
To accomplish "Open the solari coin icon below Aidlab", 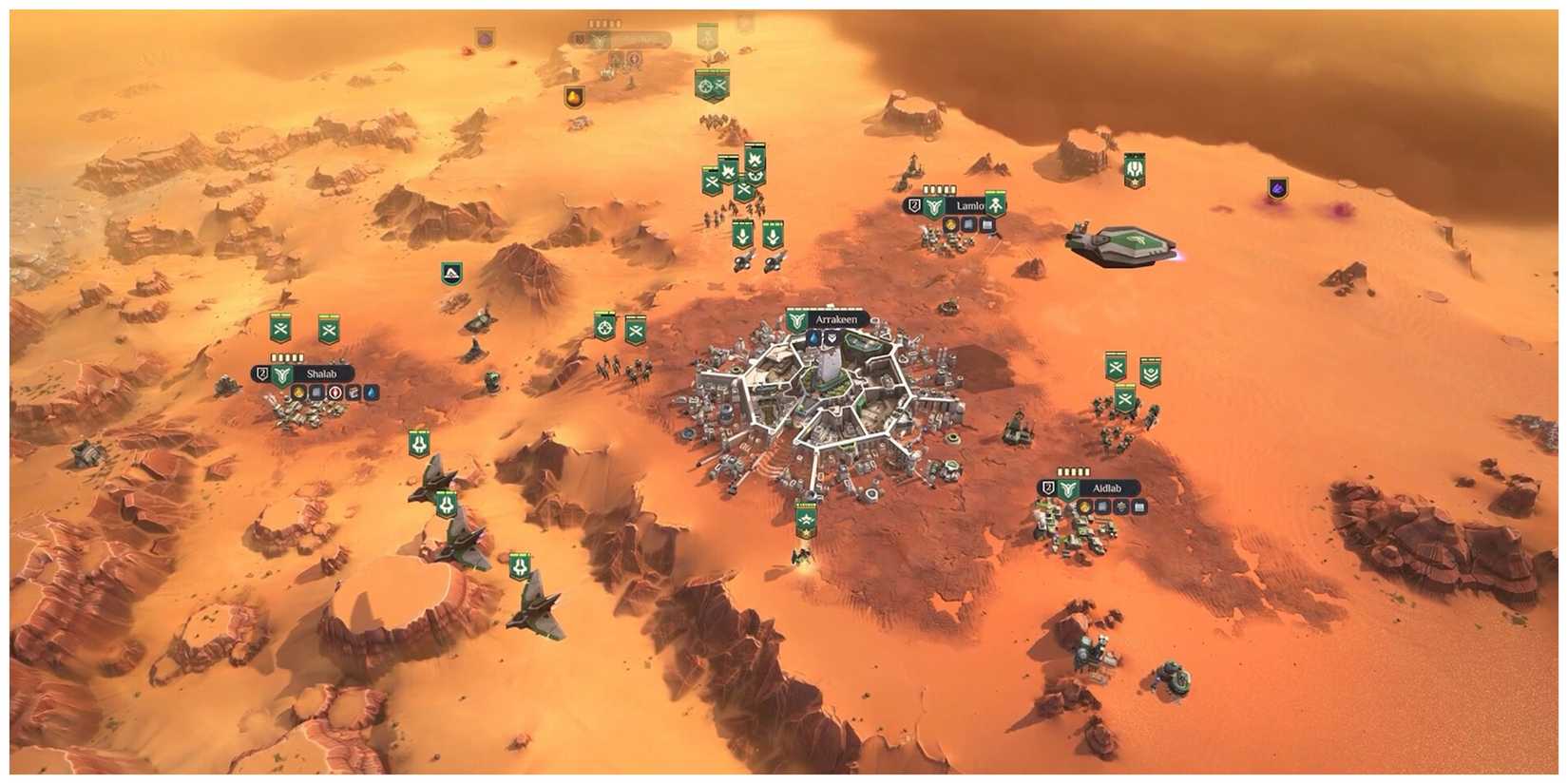I will click(1084, 508).
